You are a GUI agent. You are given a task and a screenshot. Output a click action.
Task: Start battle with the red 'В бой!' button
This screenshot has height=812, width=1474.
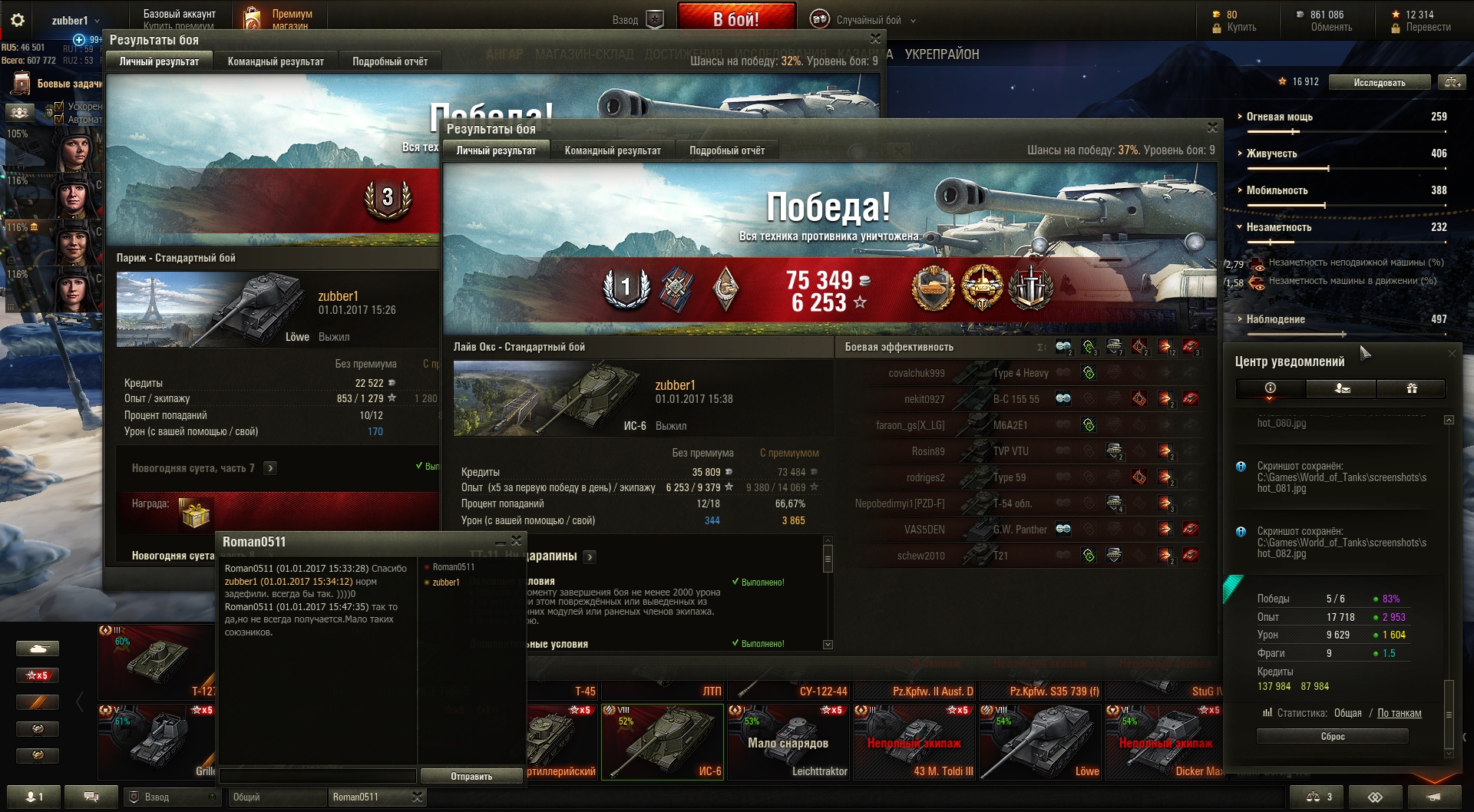(735, 18)
